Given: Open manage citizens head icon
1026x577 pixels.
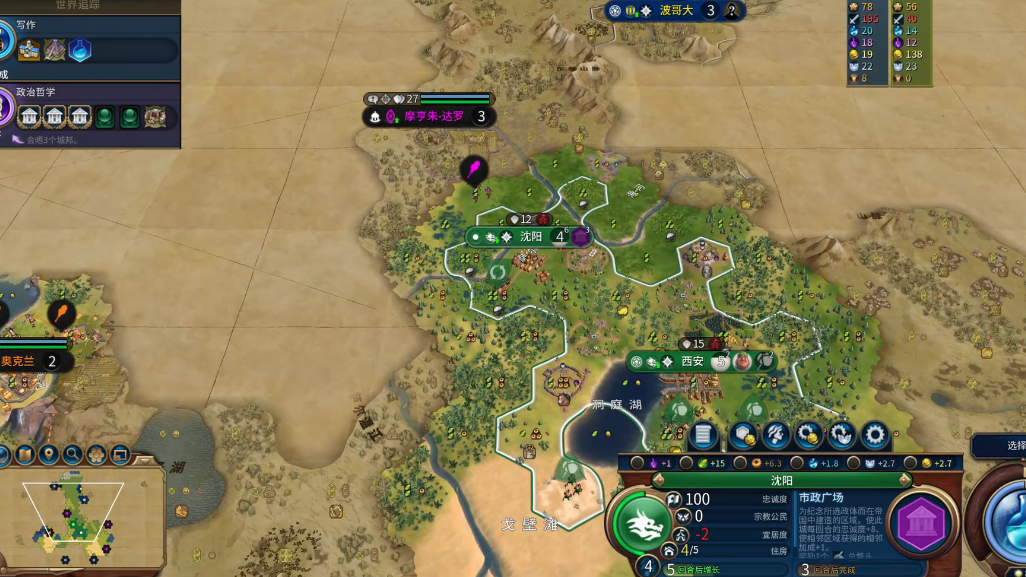Looking at the screenshot, I should click(776, 435).
